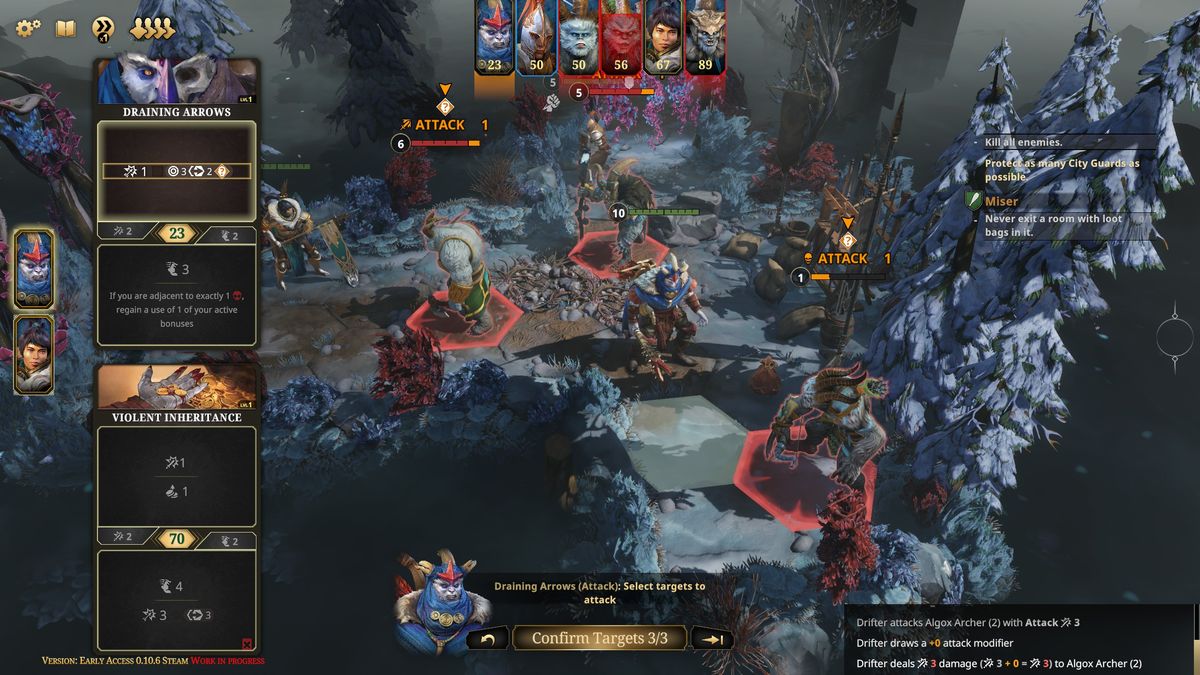Screen dimensions: 1200x675
Task: Click the four-figures party icon
Action: click(152, 28)
